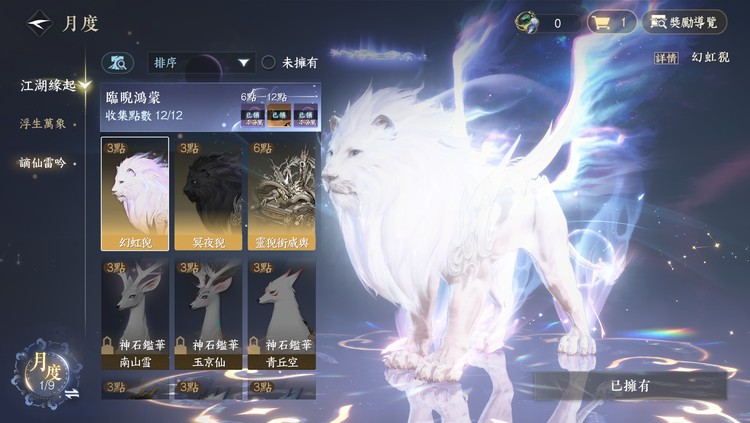This screenshot has height=423, width=750.
Task: Go back using the arrow button
Action: coord(39,22)
